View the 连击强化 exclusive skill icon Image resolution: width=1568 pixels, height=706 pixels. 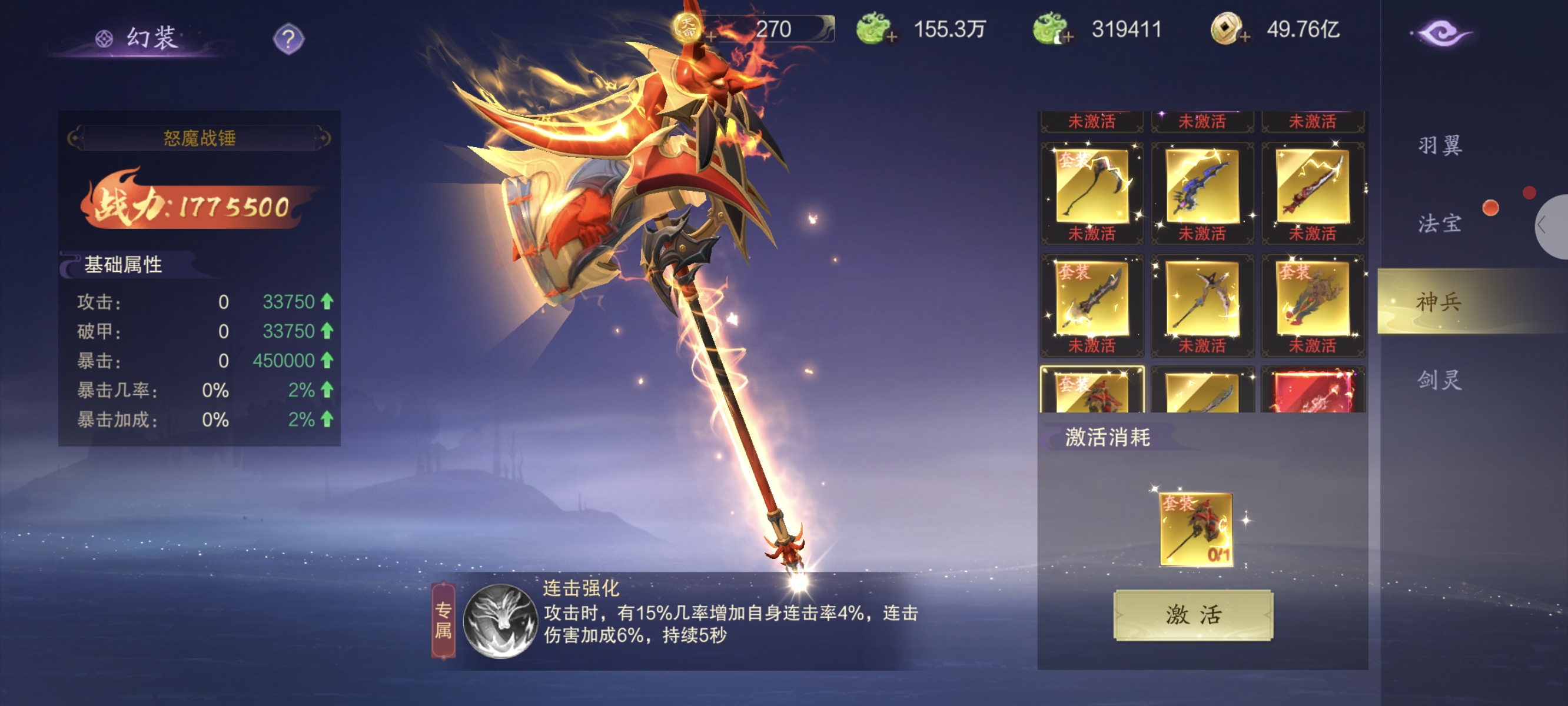coord(500,621)
